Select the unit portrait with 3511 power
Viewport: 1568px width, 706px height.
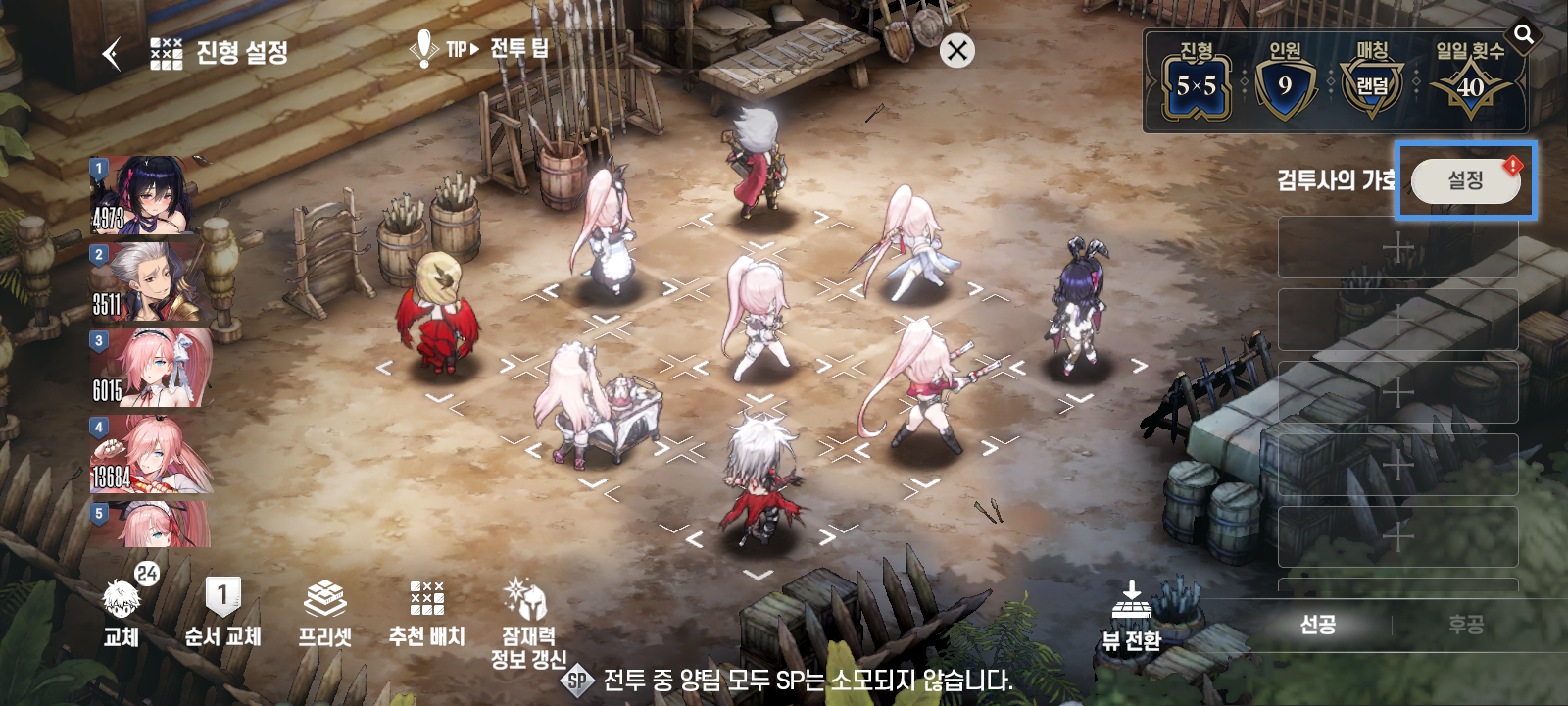[149, 282]
